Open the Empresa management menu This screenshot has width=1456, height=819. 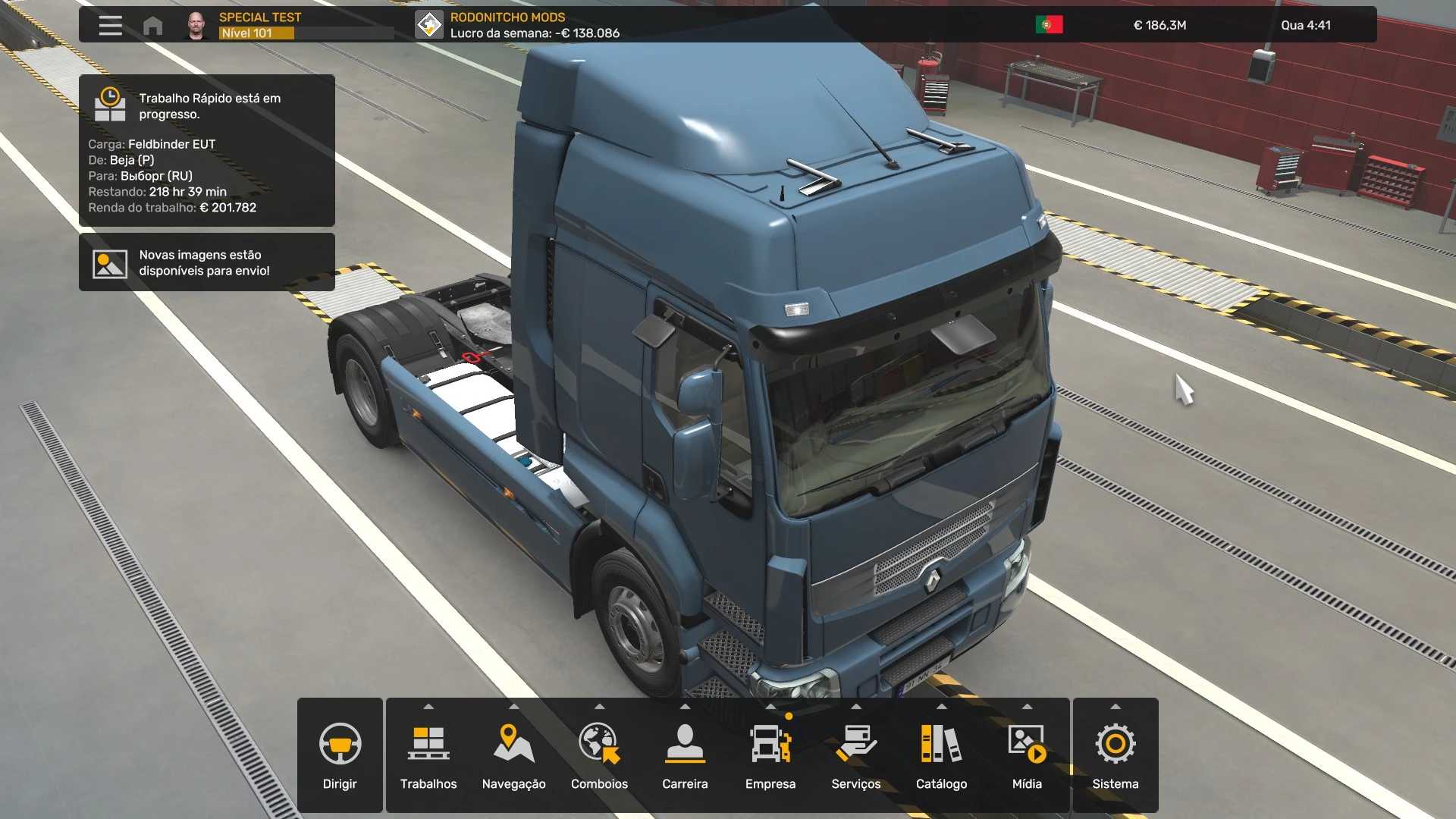(x=770, y=755)
